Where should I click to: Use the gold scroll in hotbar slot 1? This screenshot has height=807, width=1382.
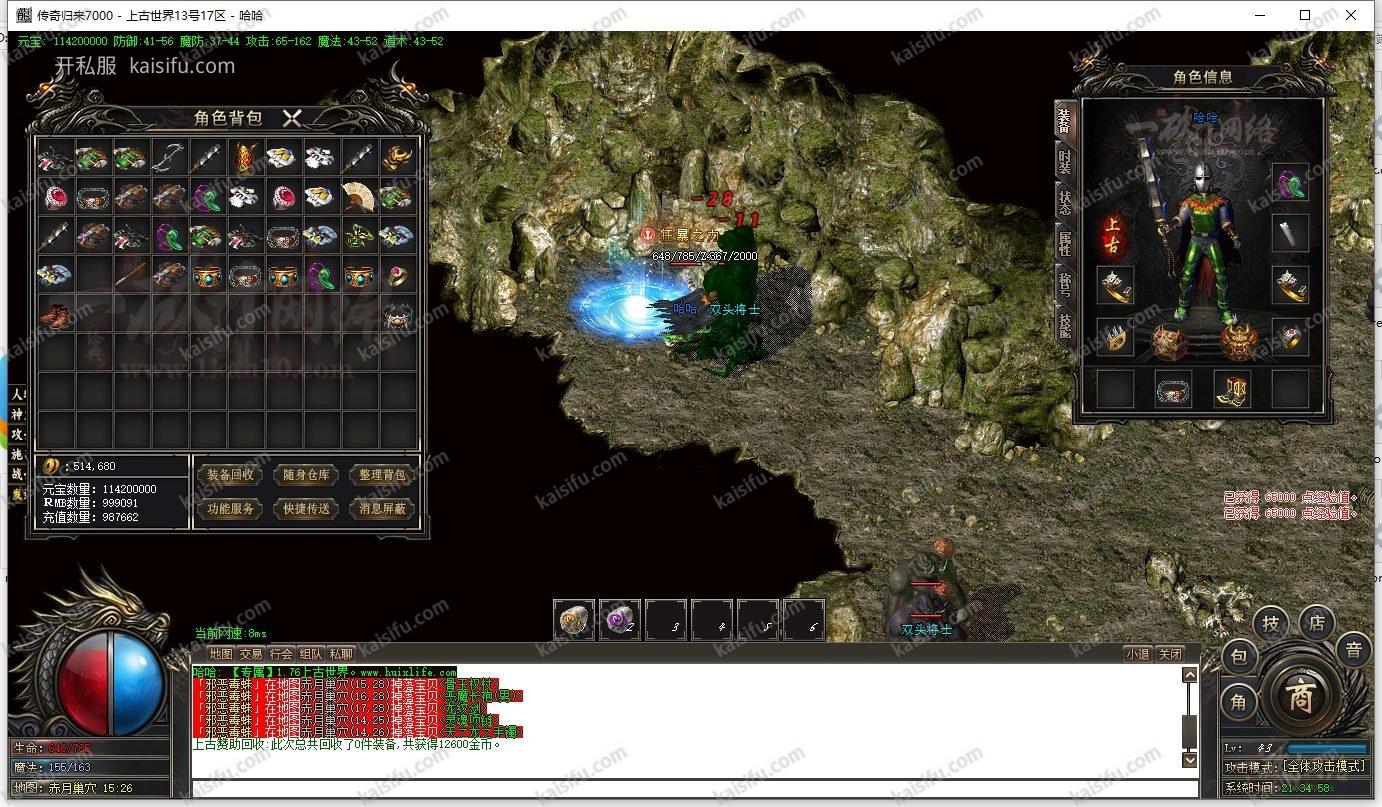574,620
